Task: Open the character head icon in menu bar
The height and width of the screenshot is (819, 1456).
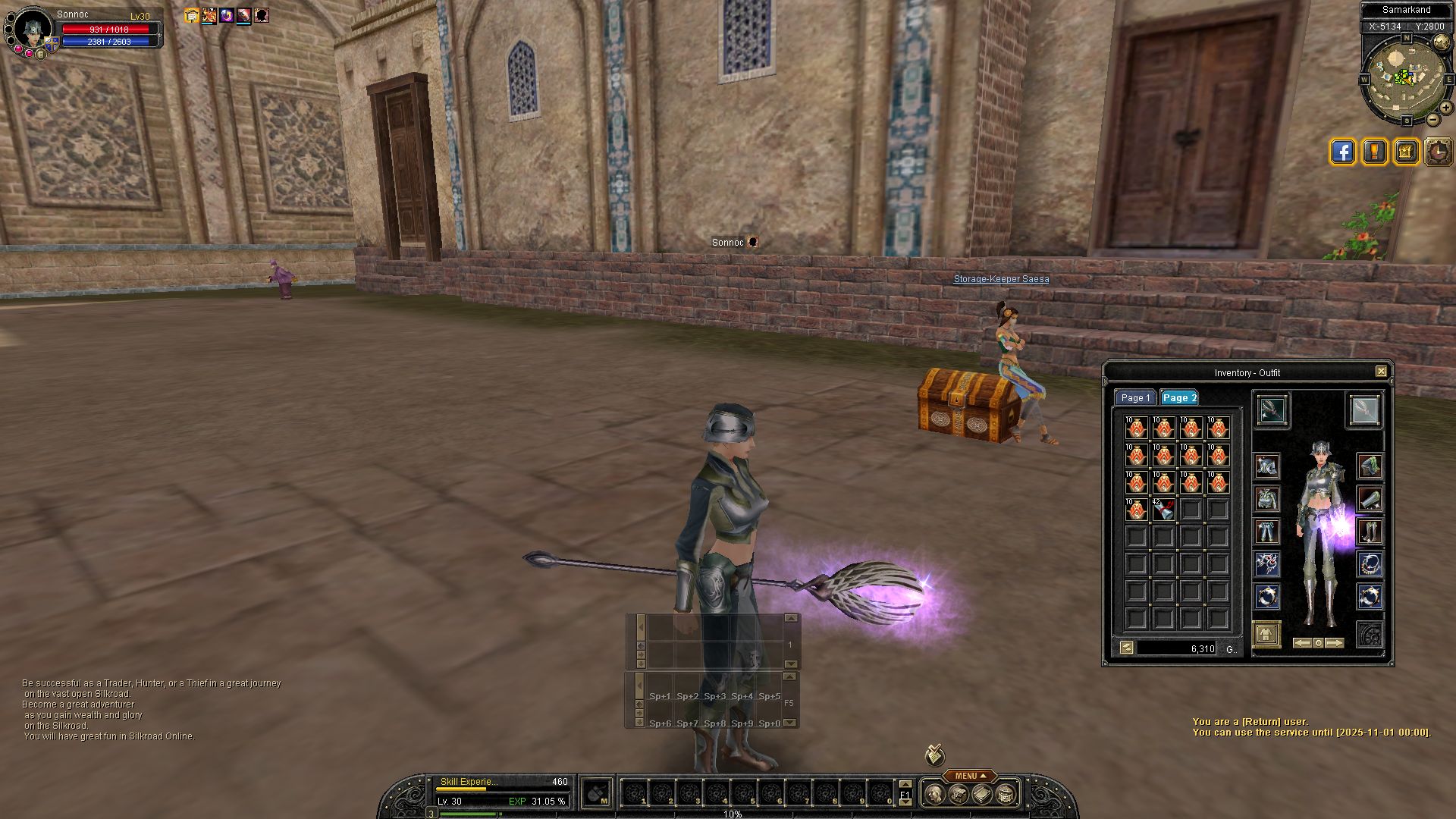Action: coord(935,794)
